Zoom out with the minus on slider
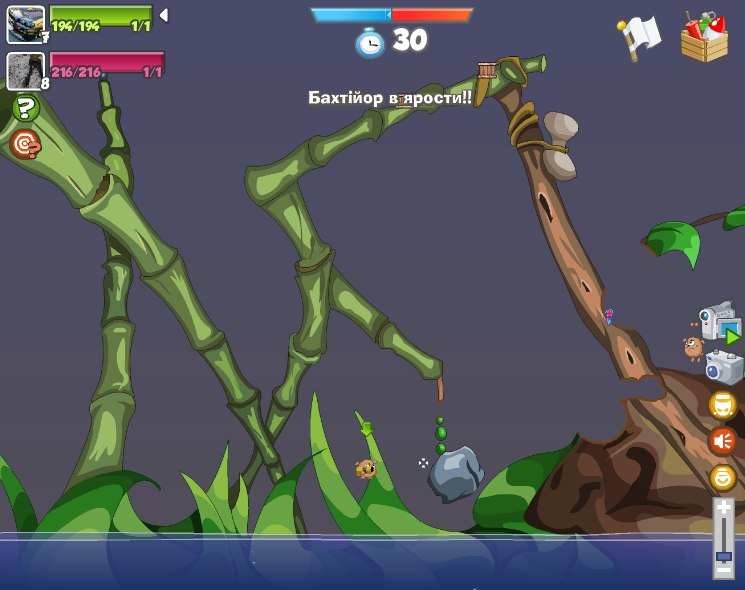The height and width of the screenshot is (590, 745). coord(723,571)
